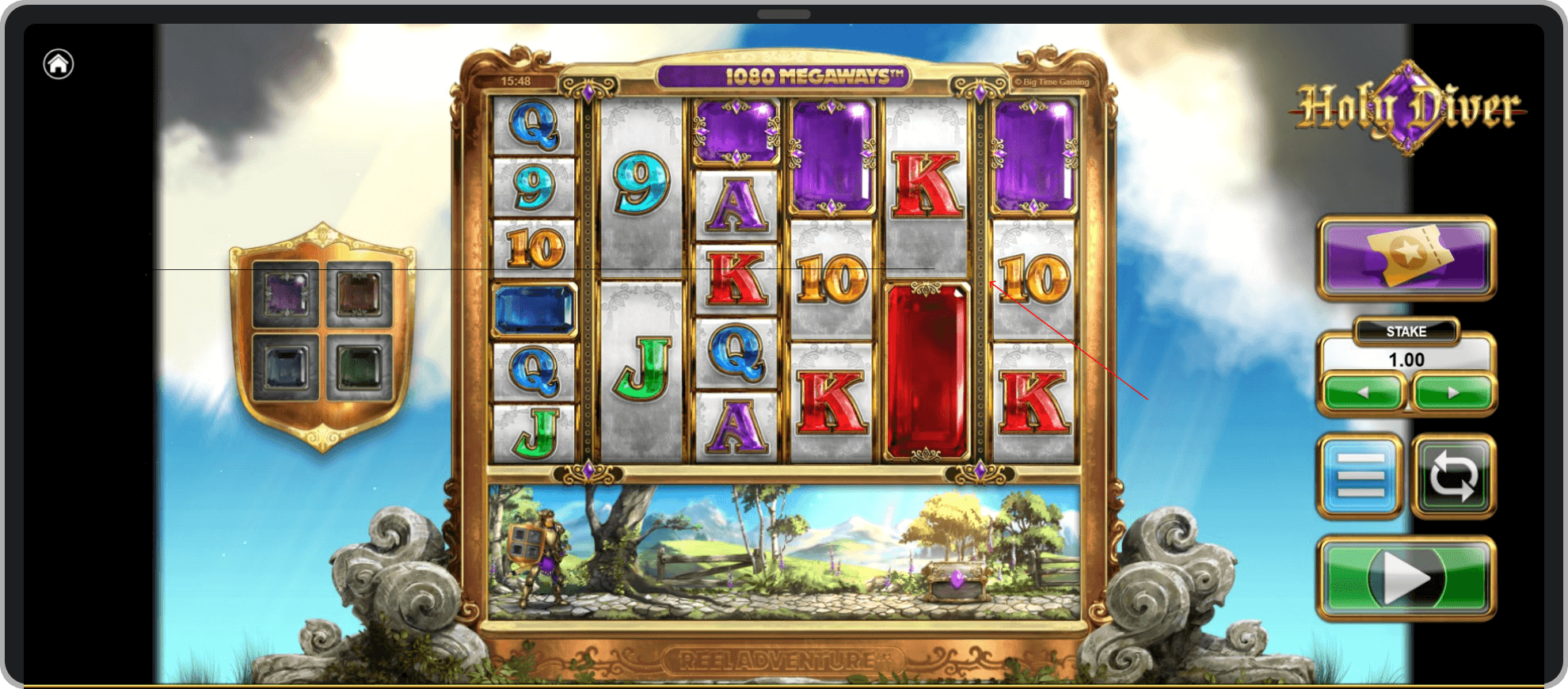Screen dimensions: 1568x689
Task: Click the STAKE label
Action: pyautogui.click(x=1407, y=333)
